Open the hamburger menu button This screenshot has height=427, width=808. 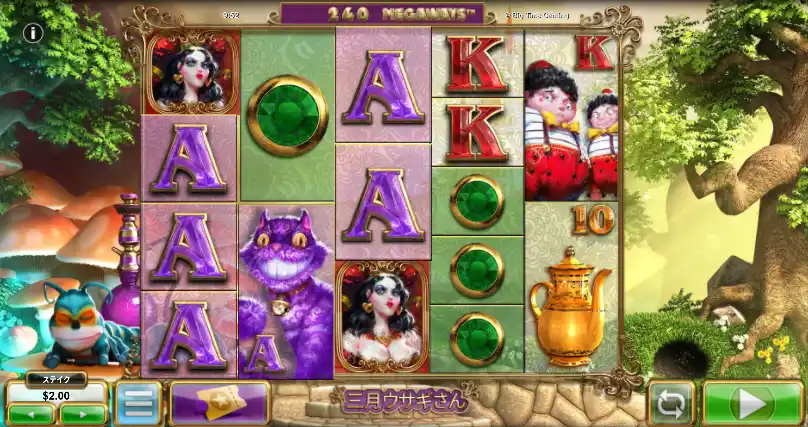click(x=137, y=403)
